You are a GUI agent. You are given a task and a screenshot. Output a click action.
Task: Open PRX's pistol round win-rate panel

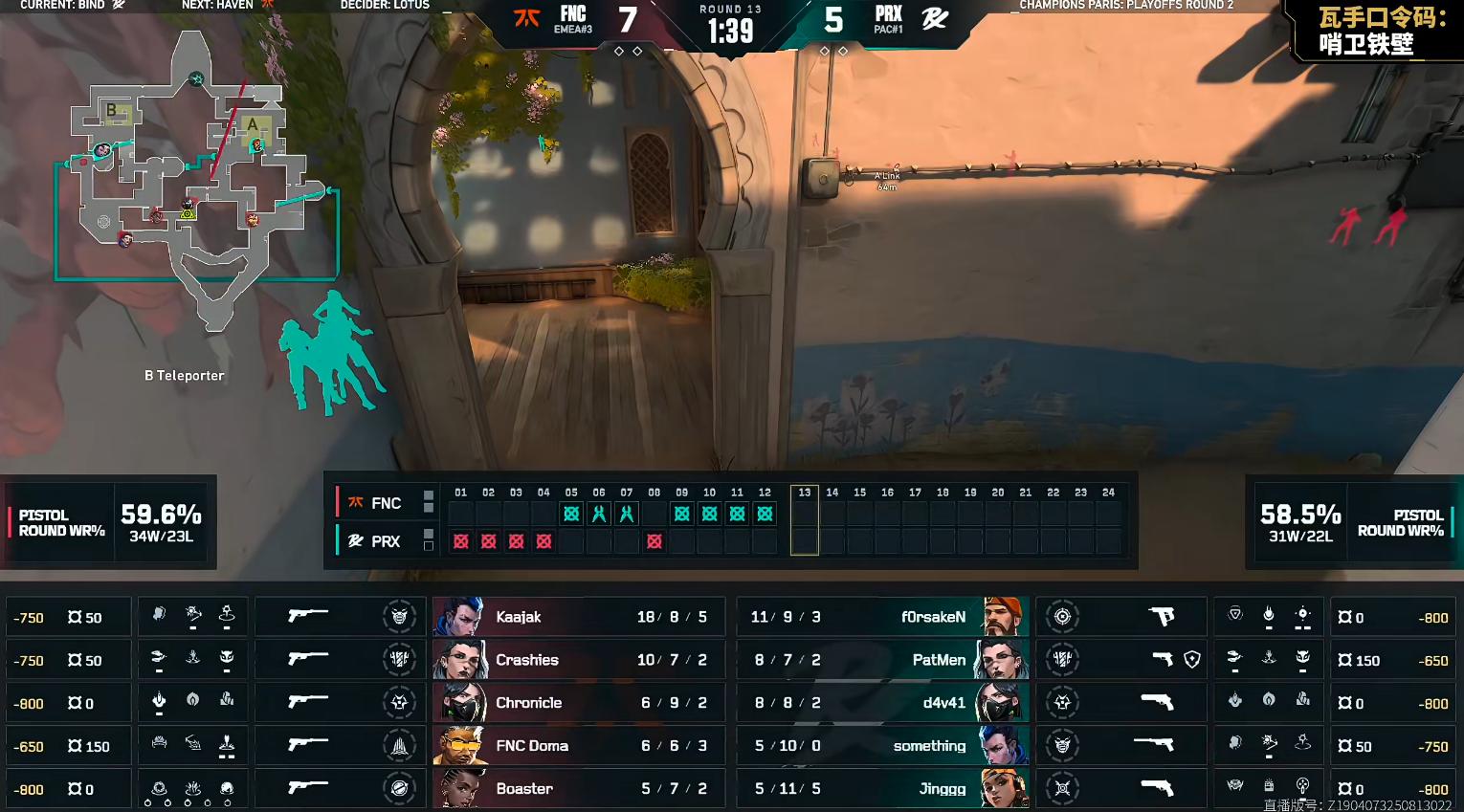click(x=1354, y=522)
